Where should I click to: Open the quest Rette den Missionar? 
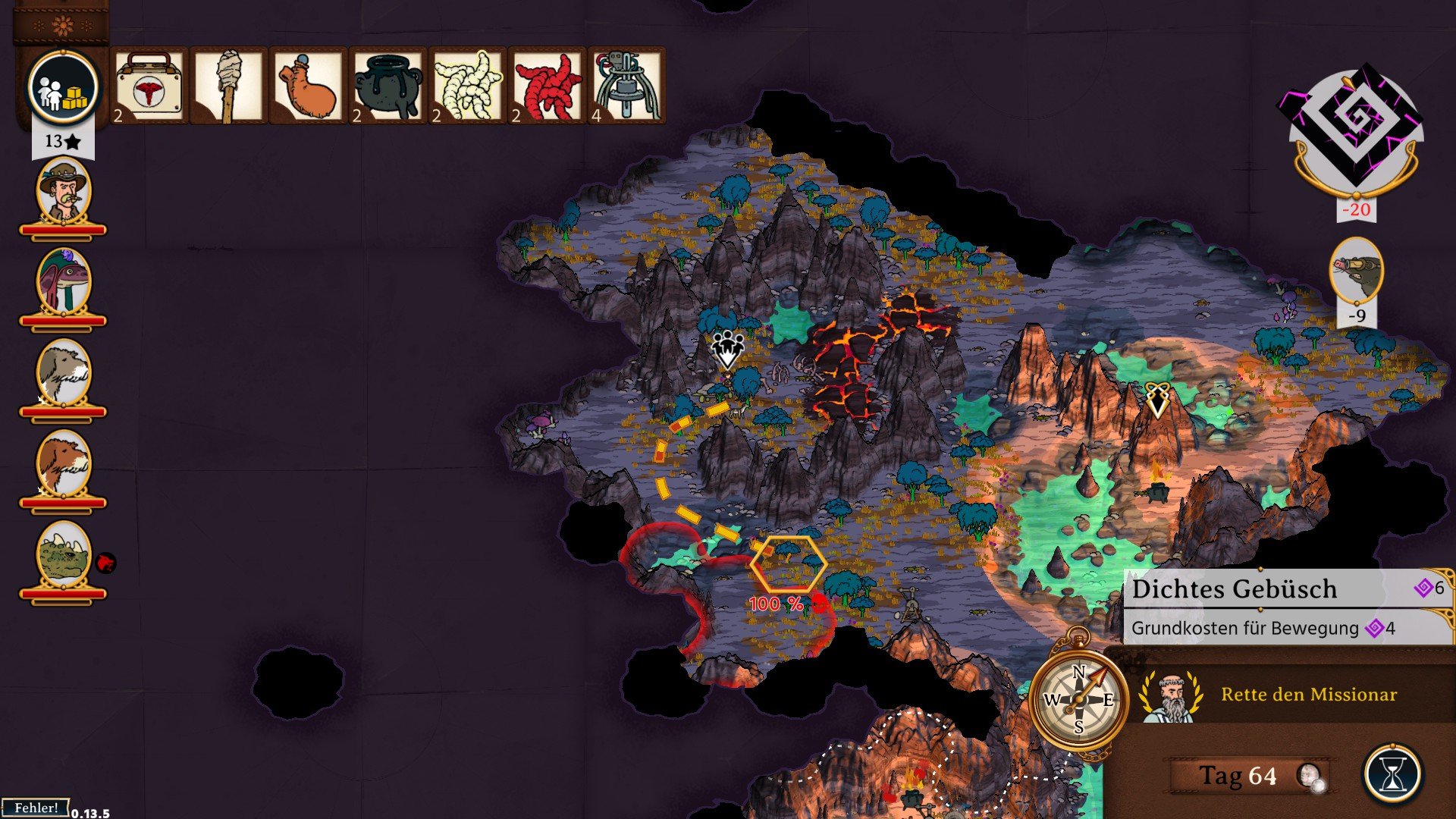[x=1308, y=695]
